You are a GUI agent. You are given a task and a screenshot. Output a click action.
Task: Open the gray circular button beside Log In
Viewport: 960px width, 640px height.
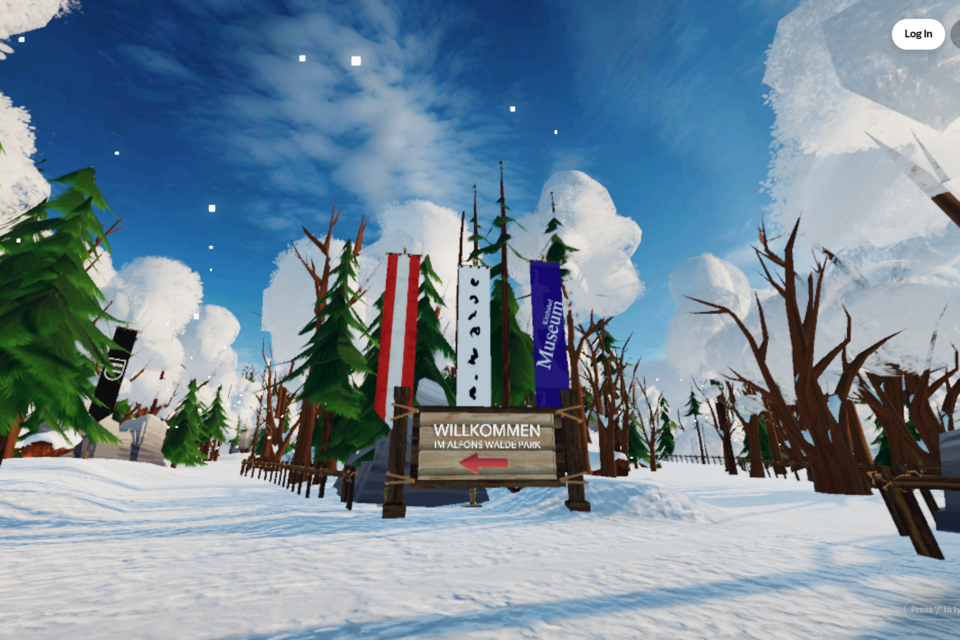coord(955,34)
